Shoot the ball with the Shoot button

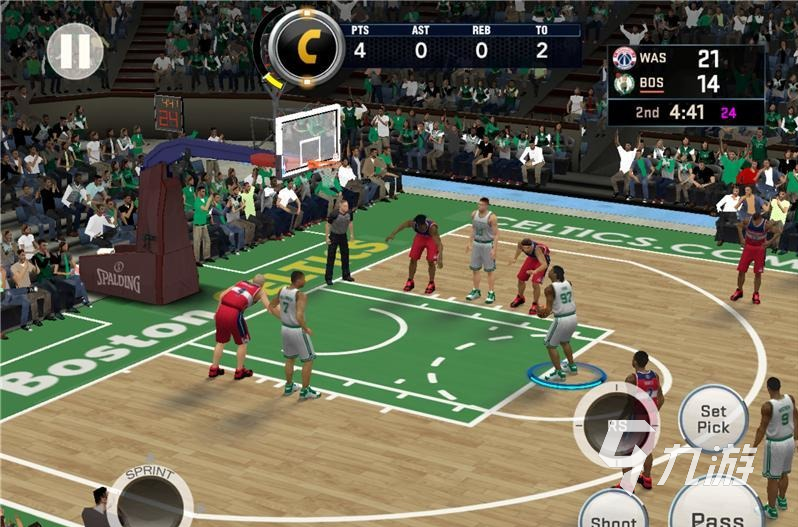[613, 511]
